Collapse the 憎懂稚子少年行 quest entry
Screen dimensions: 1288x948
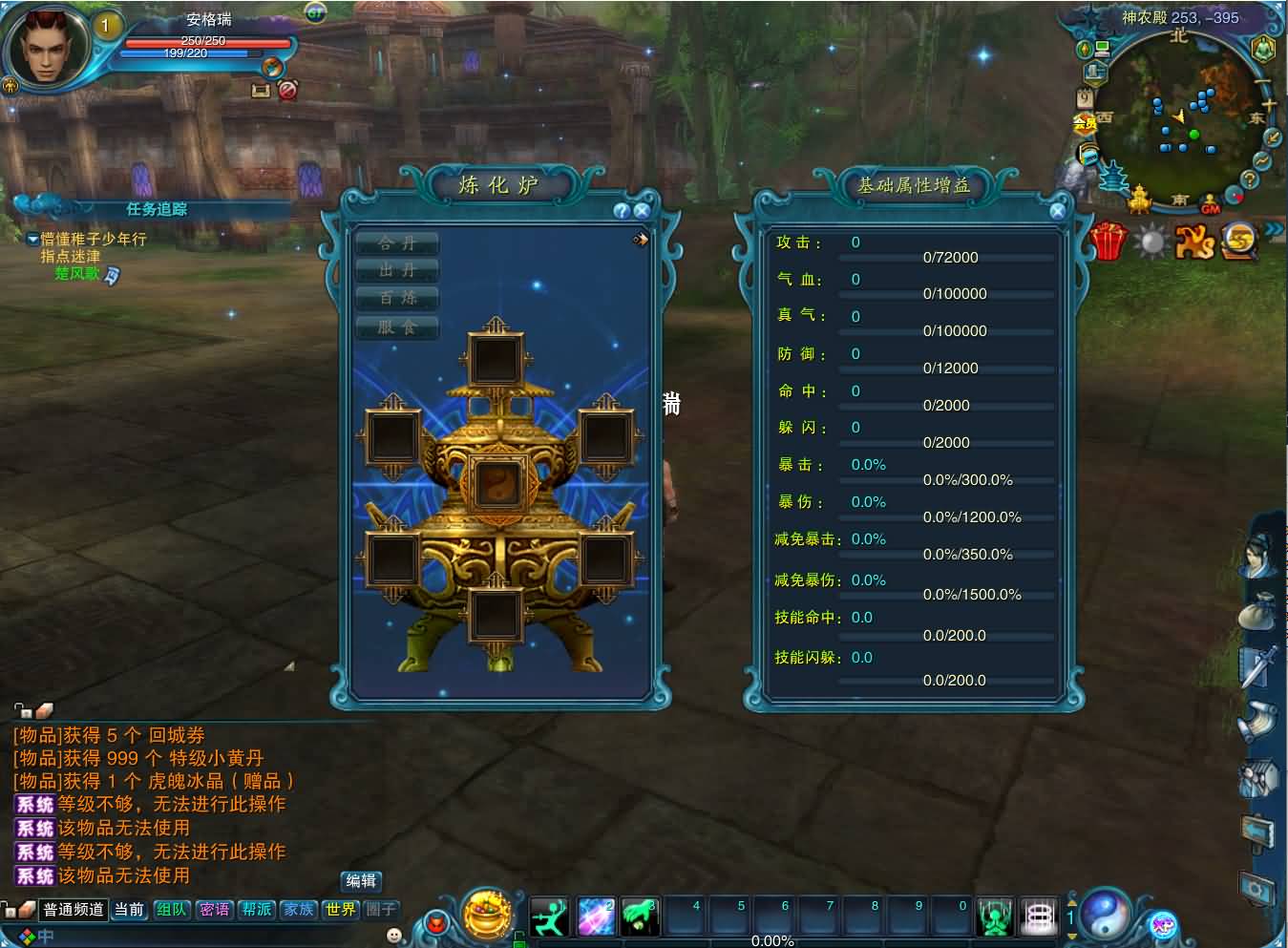(33, 241)
